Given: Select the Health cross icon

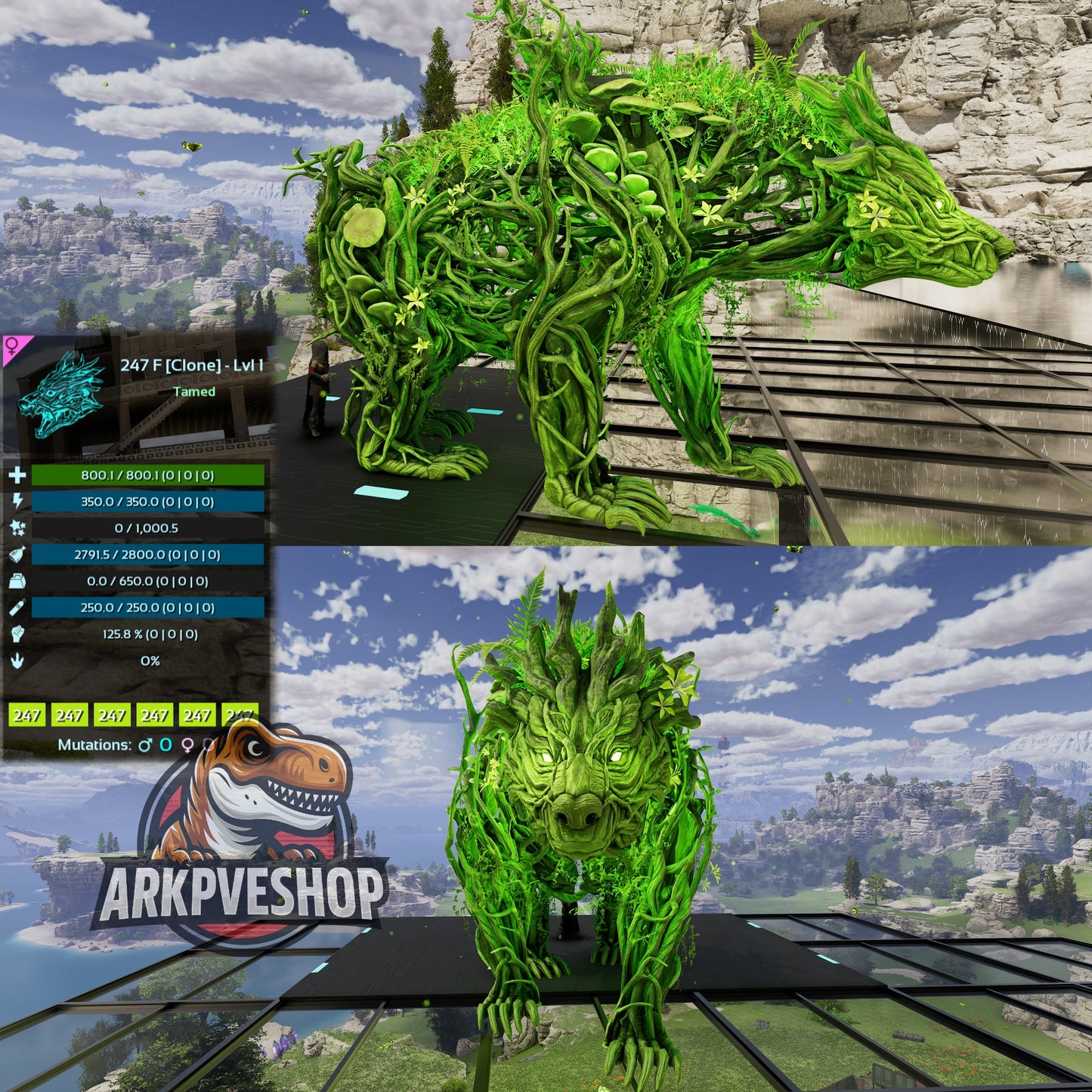Looking at the screenshot, I should [x=17, y=476].
